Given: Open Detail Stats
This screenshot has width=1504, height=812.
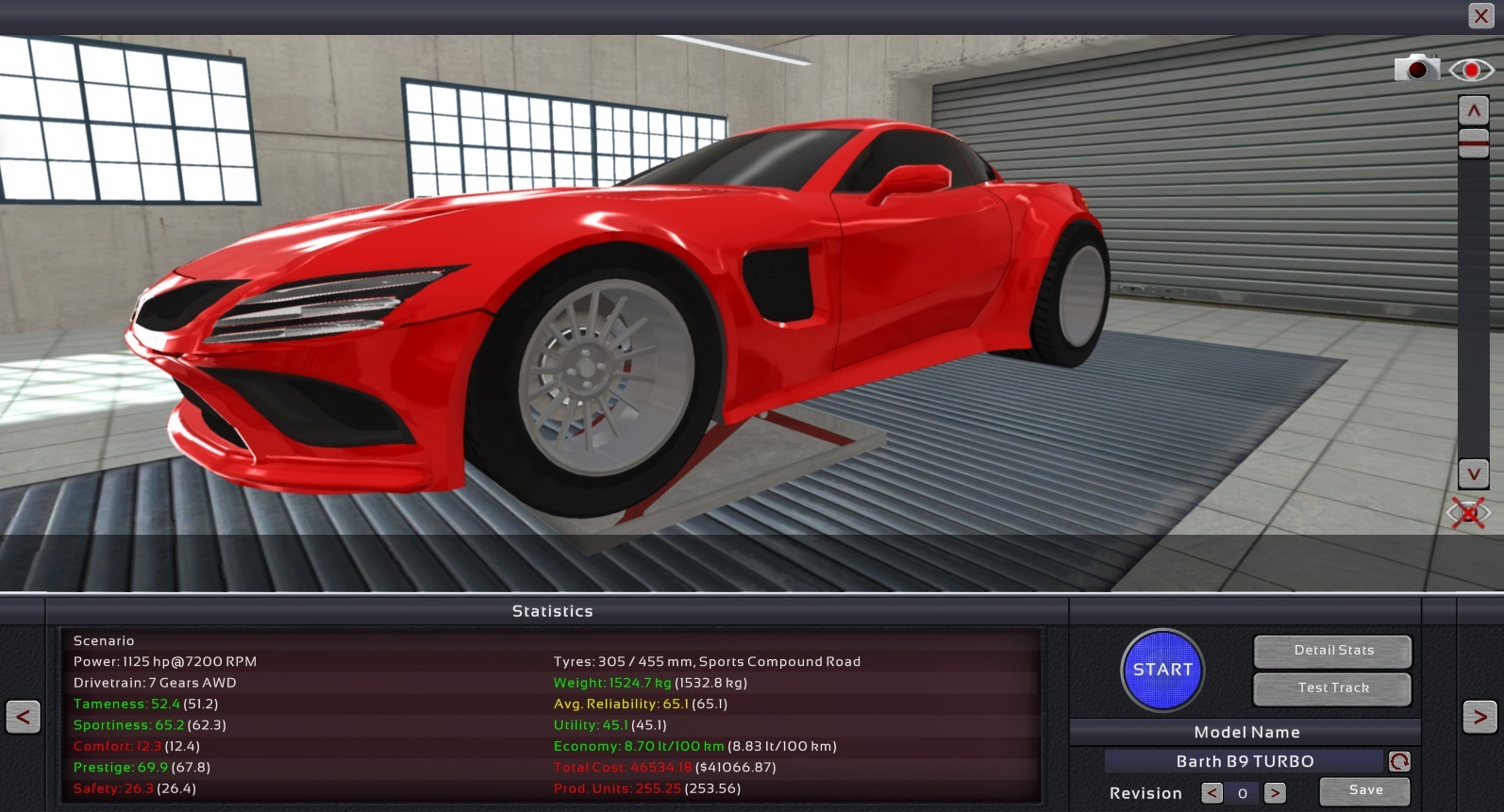Looking at the screenshot, I should [1332, 651].
